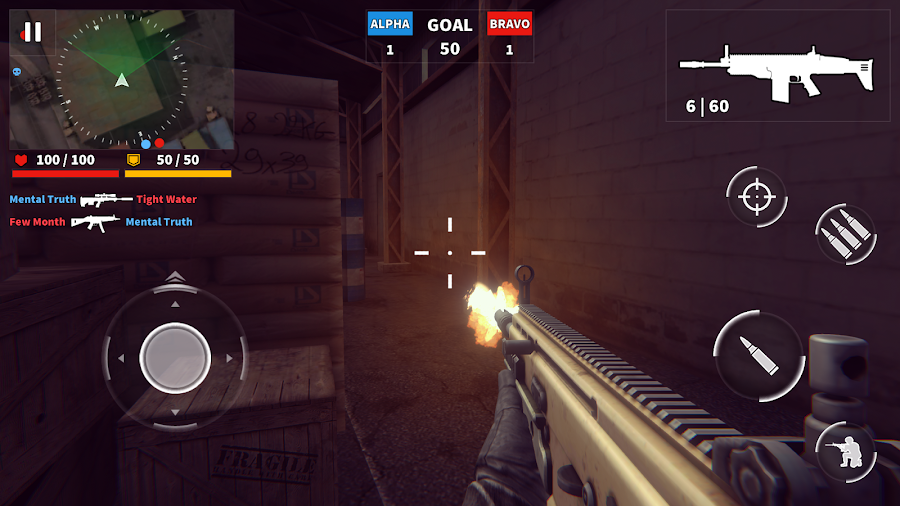Tap the circular radar minimap
This screenshot has width=900, height=506.
[x=122, y=79]
